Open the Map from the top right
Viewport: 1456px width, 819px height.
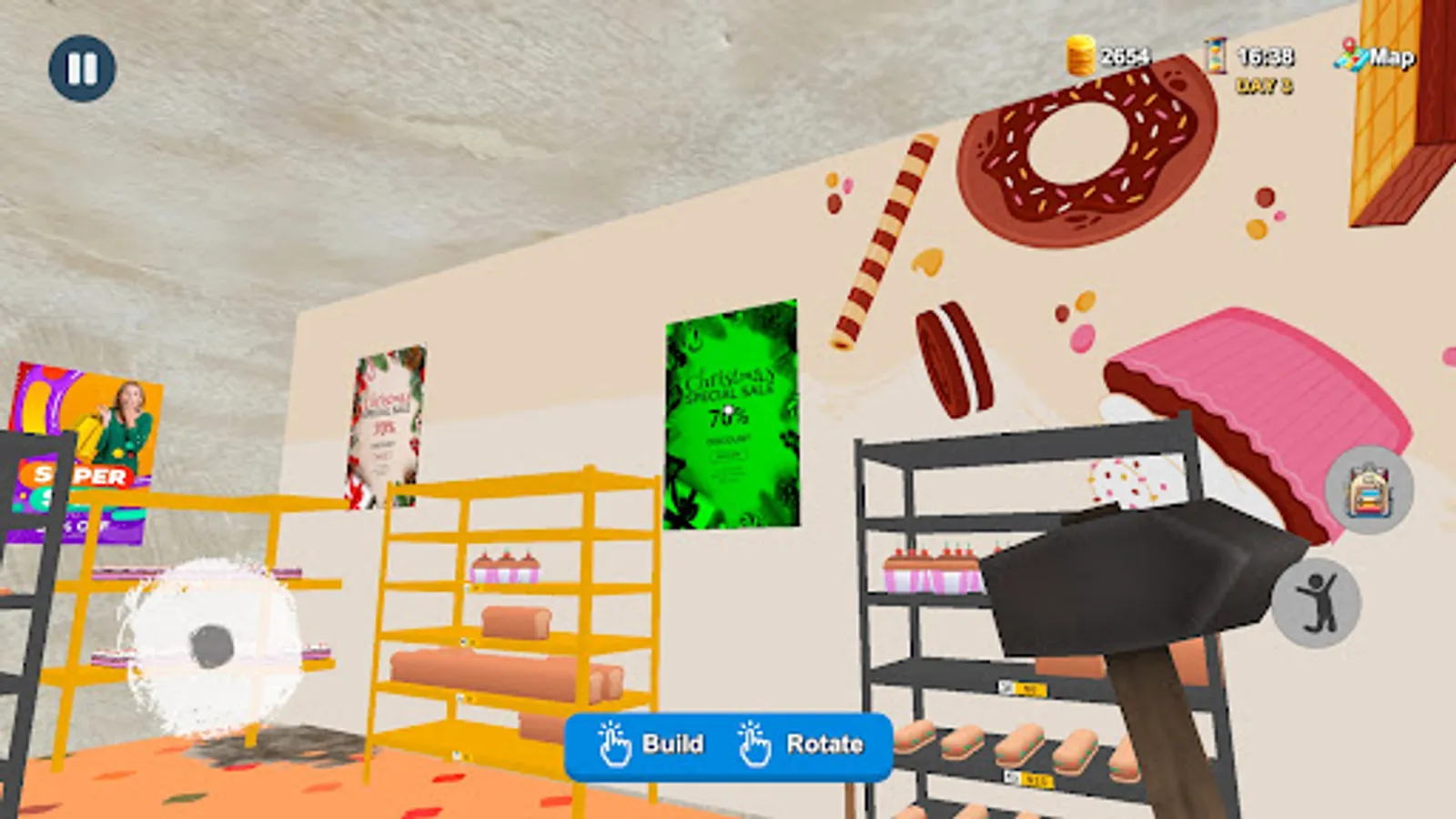pyautogui.click(x=1375, y=57)
